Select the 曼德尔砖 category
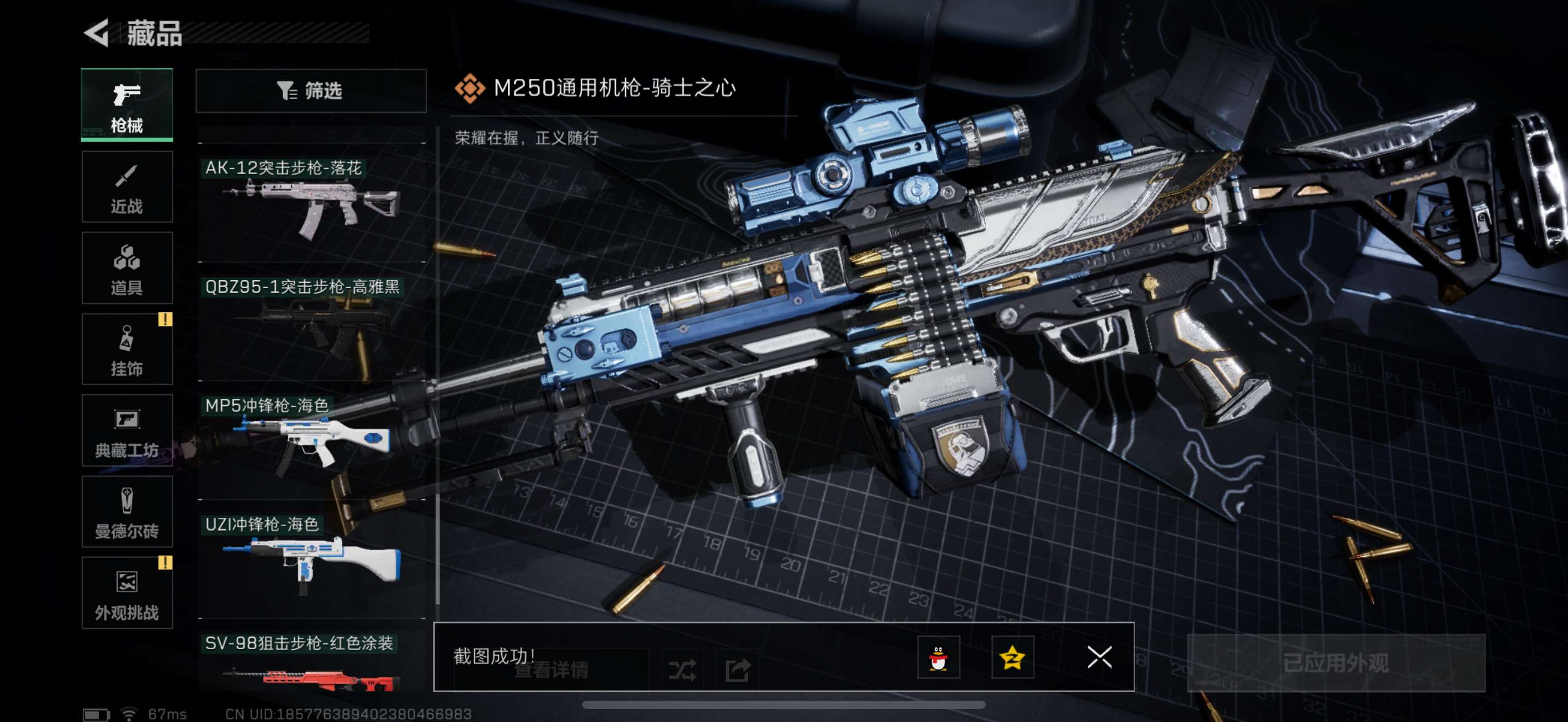 127,513
